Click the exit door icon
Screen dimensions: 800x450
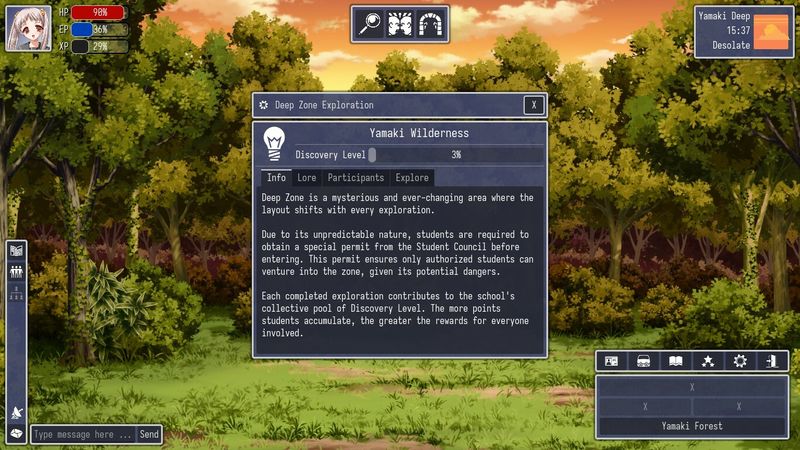[772, 361]
